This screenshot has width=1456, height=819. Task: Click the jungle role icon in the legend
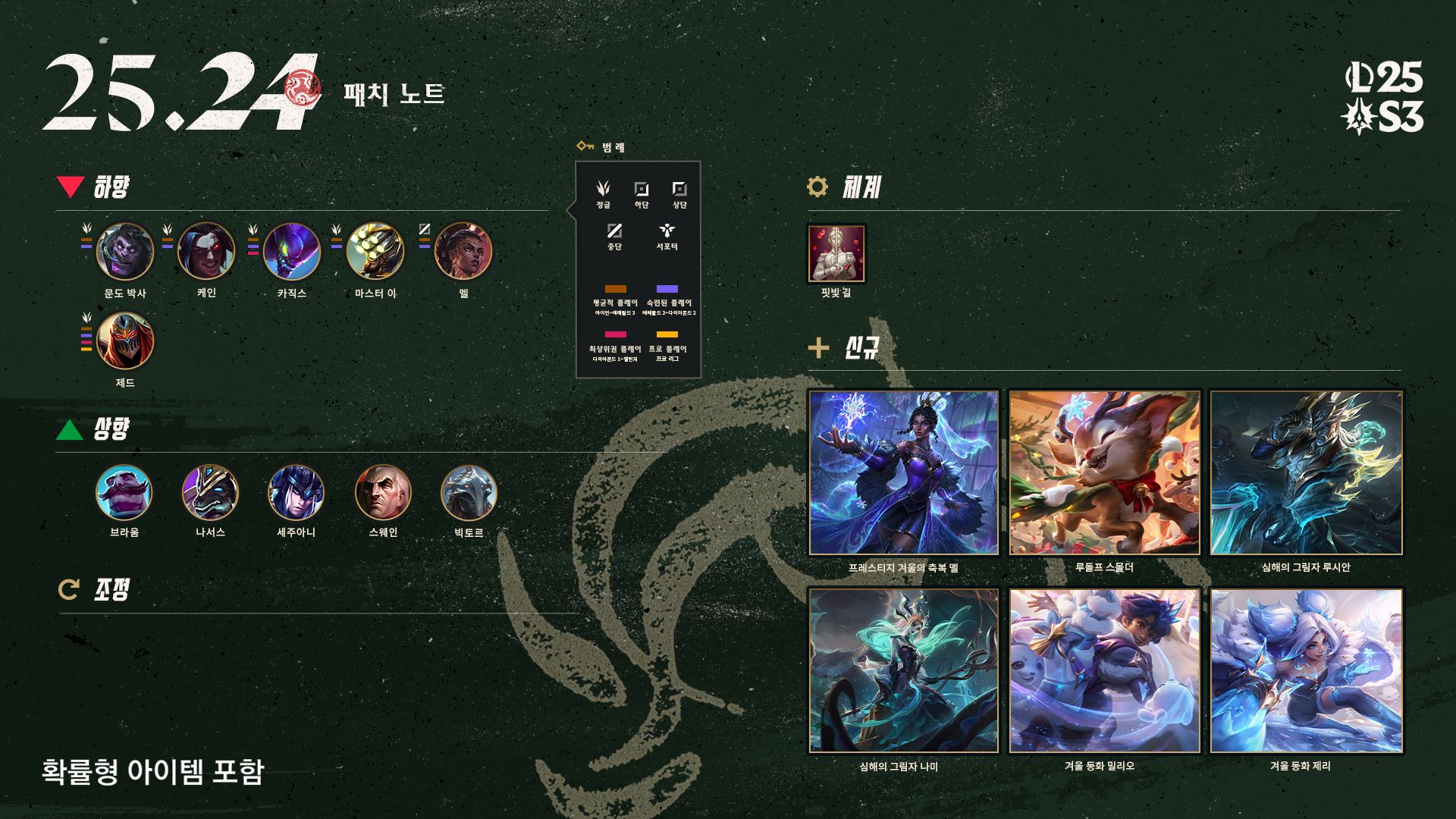point(603,189)
